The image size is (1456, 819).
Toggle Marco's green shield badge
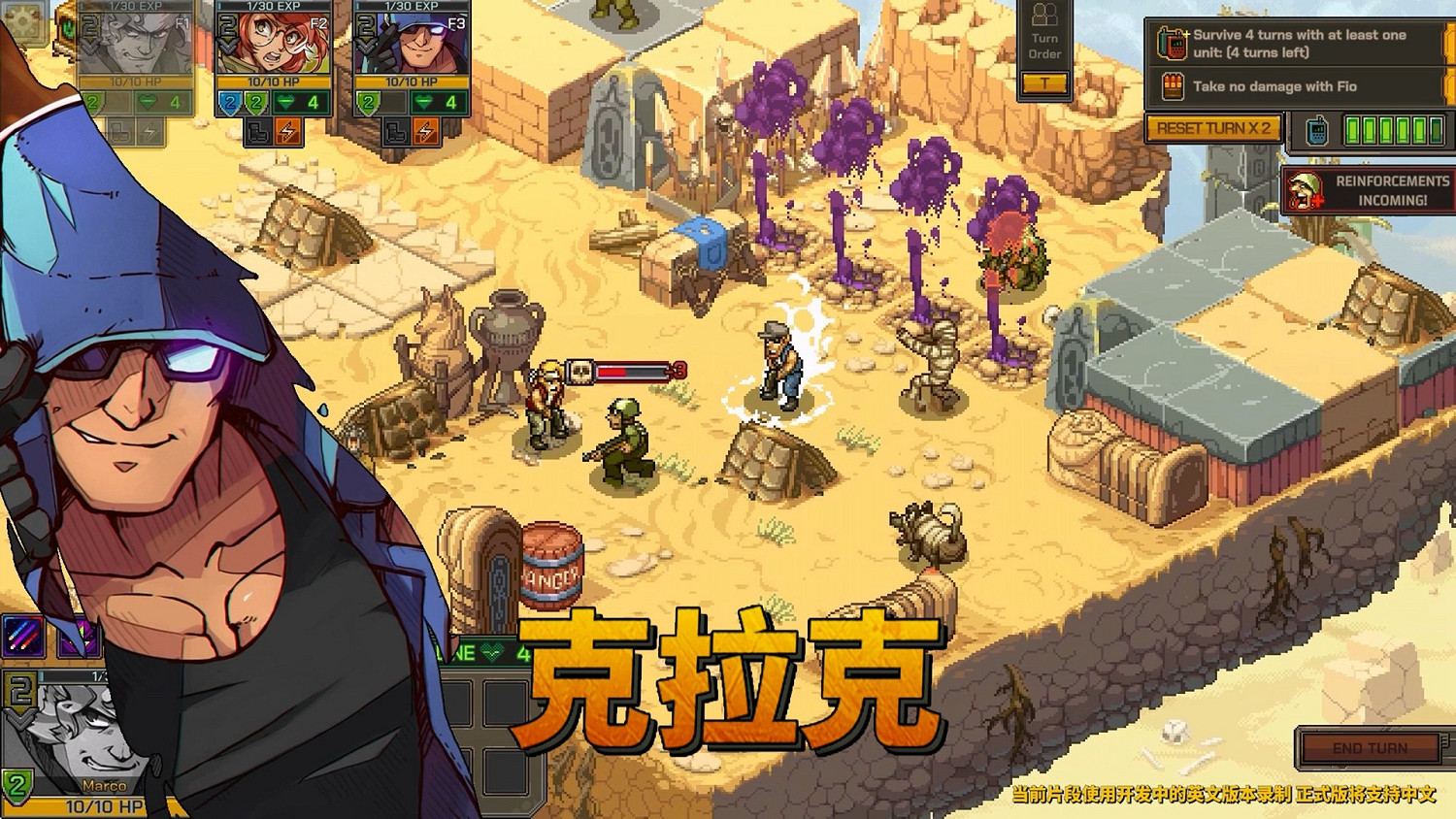[17, 784]
